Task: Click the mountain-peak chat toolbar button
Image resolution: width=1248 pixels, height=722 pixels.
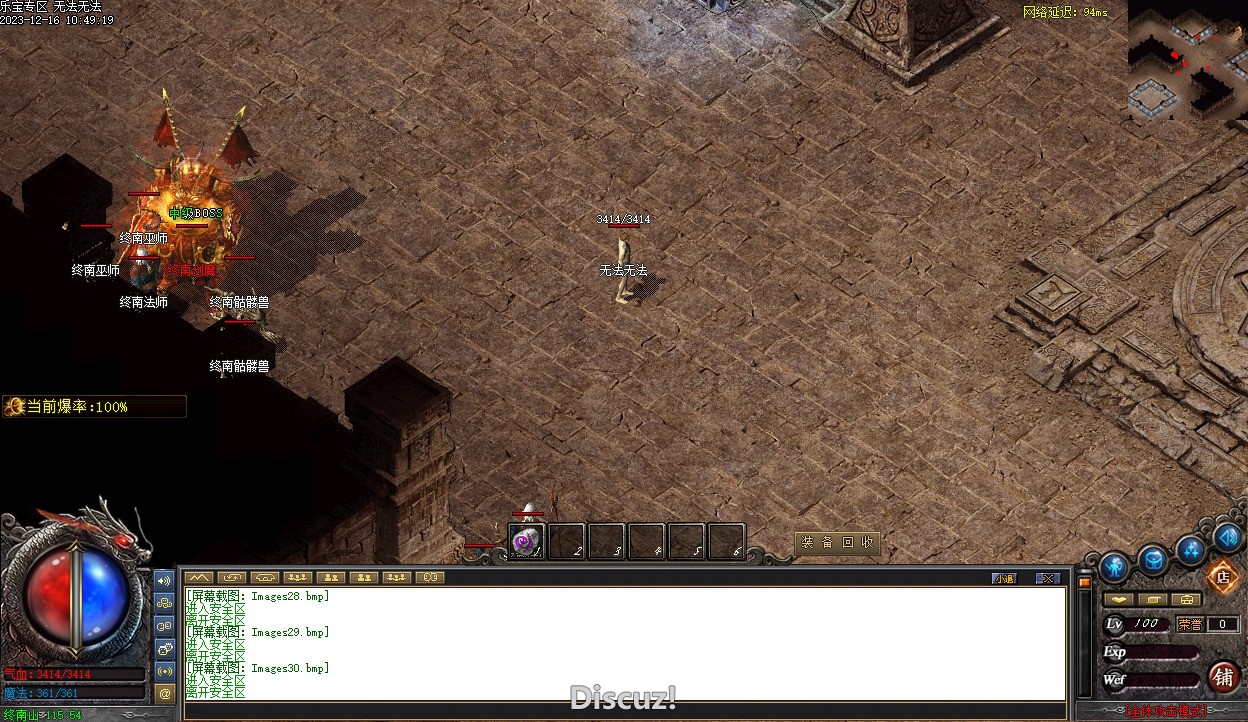Action: [198, 577]
